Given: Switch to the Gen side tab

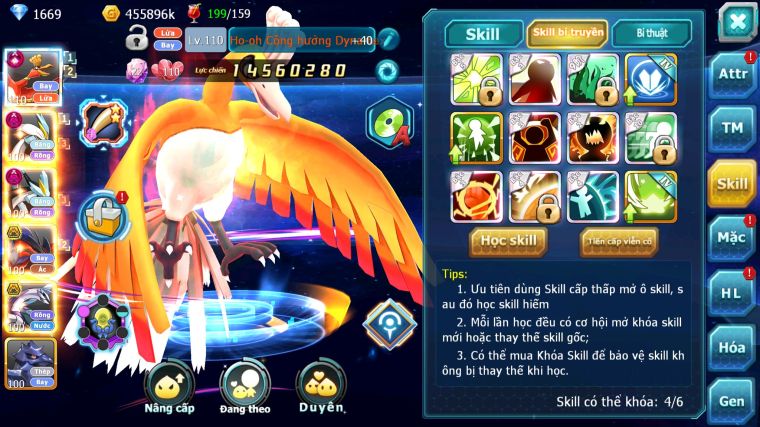Looking at the screenshot, I should coord(732,401).
